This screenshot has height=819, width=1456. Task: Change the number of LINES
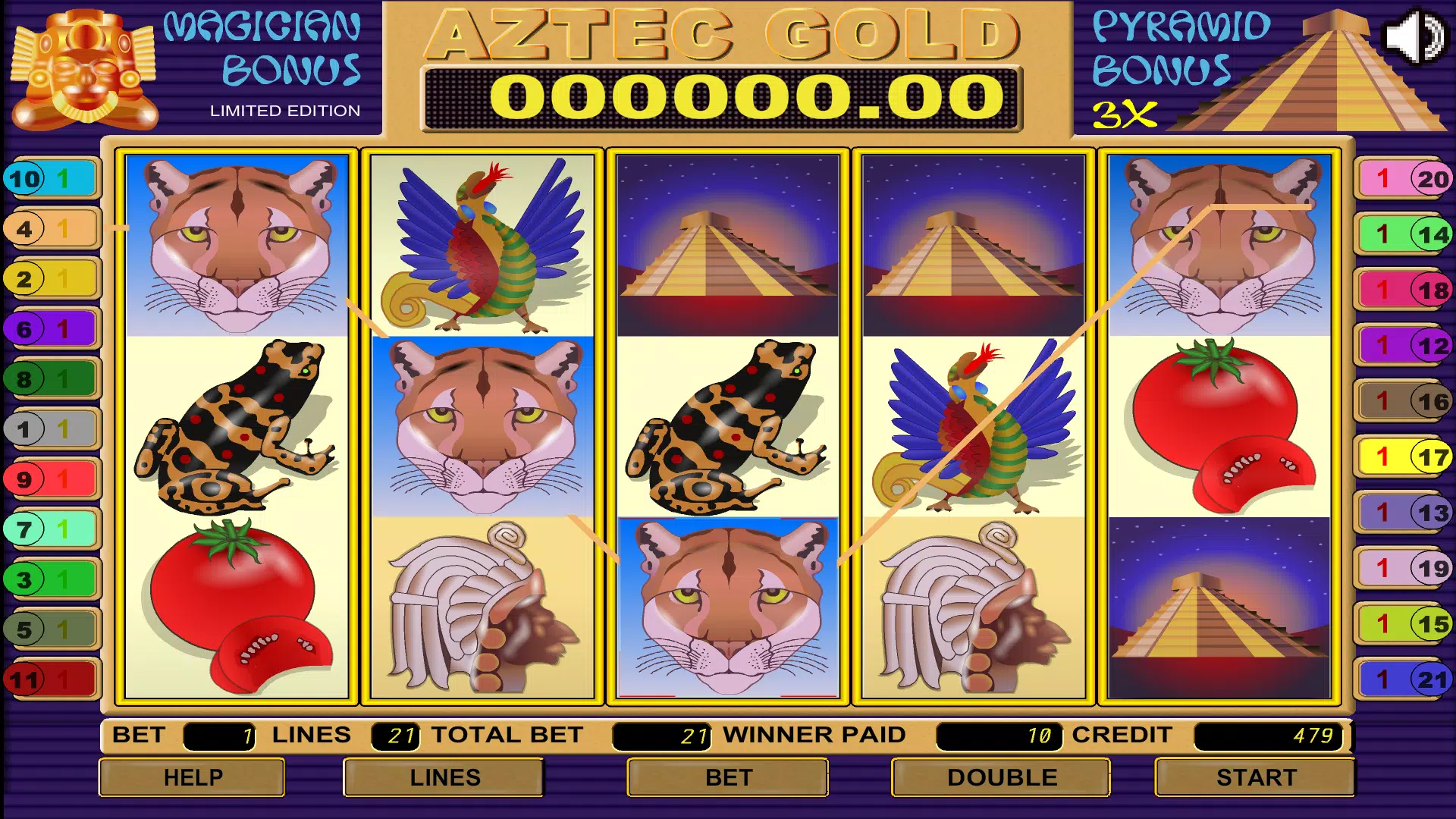click(x=444, y=777)
